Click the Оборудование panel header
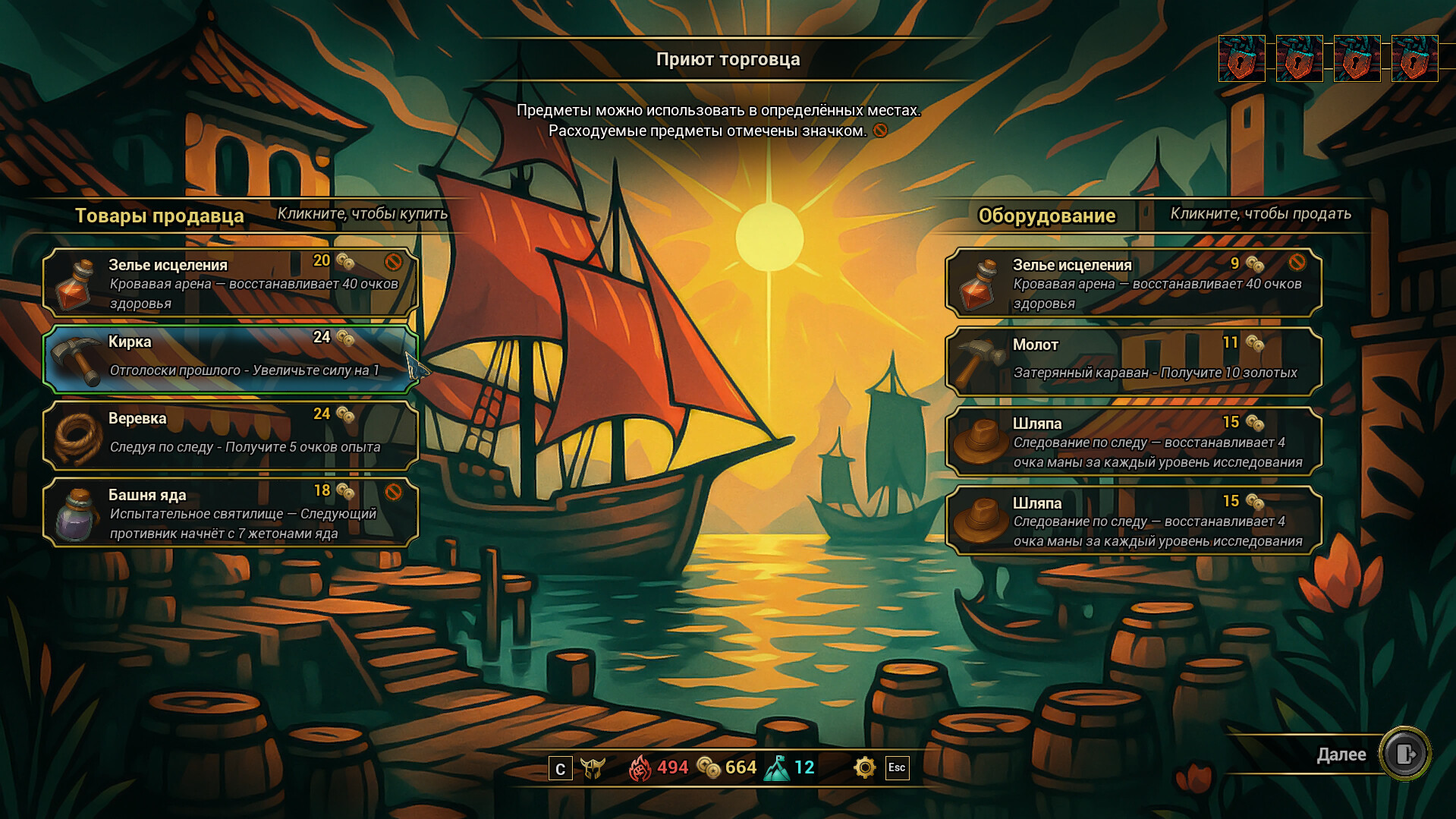Image resolution: width=1456 pixels, height=819 pixels. pyautogui.click(x=1046, y=216)
